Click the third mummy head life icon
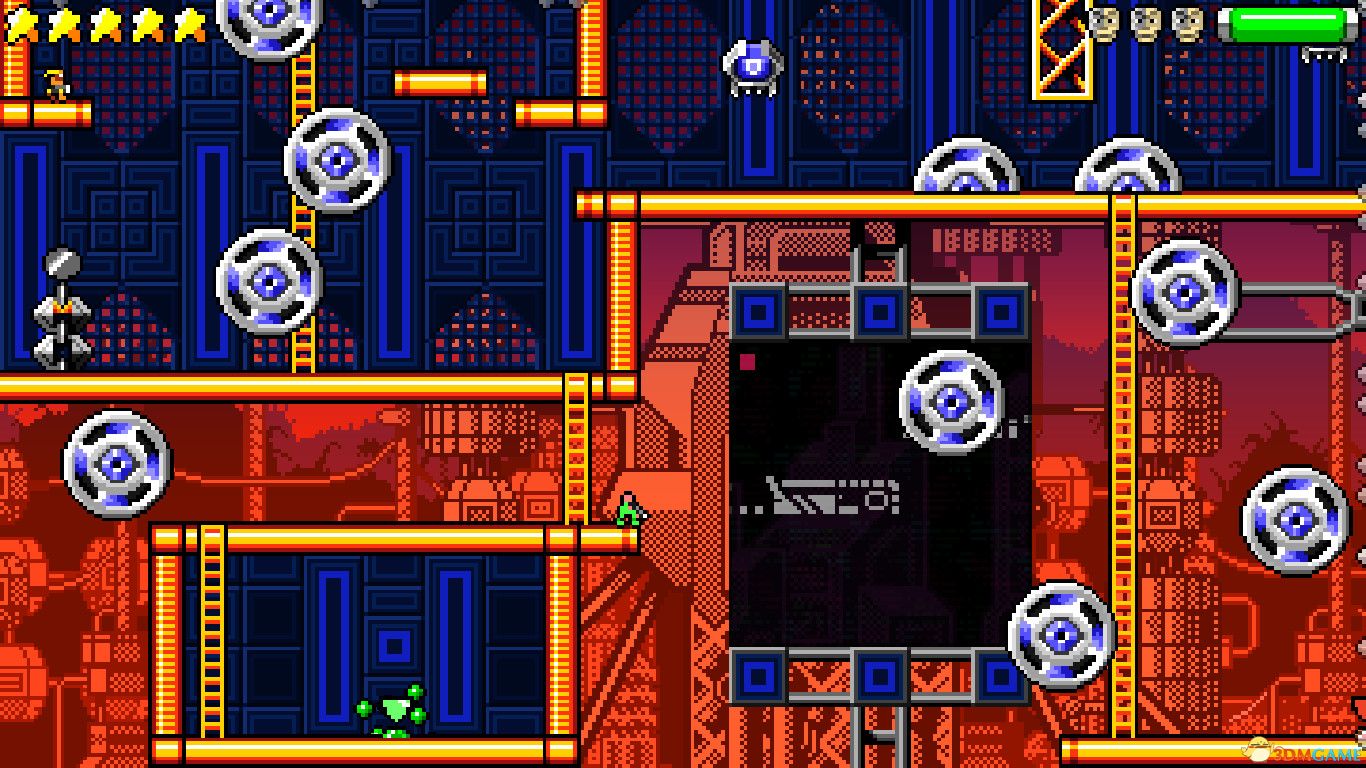This screenshot has height=768, width=1366. click(1188, 22)
